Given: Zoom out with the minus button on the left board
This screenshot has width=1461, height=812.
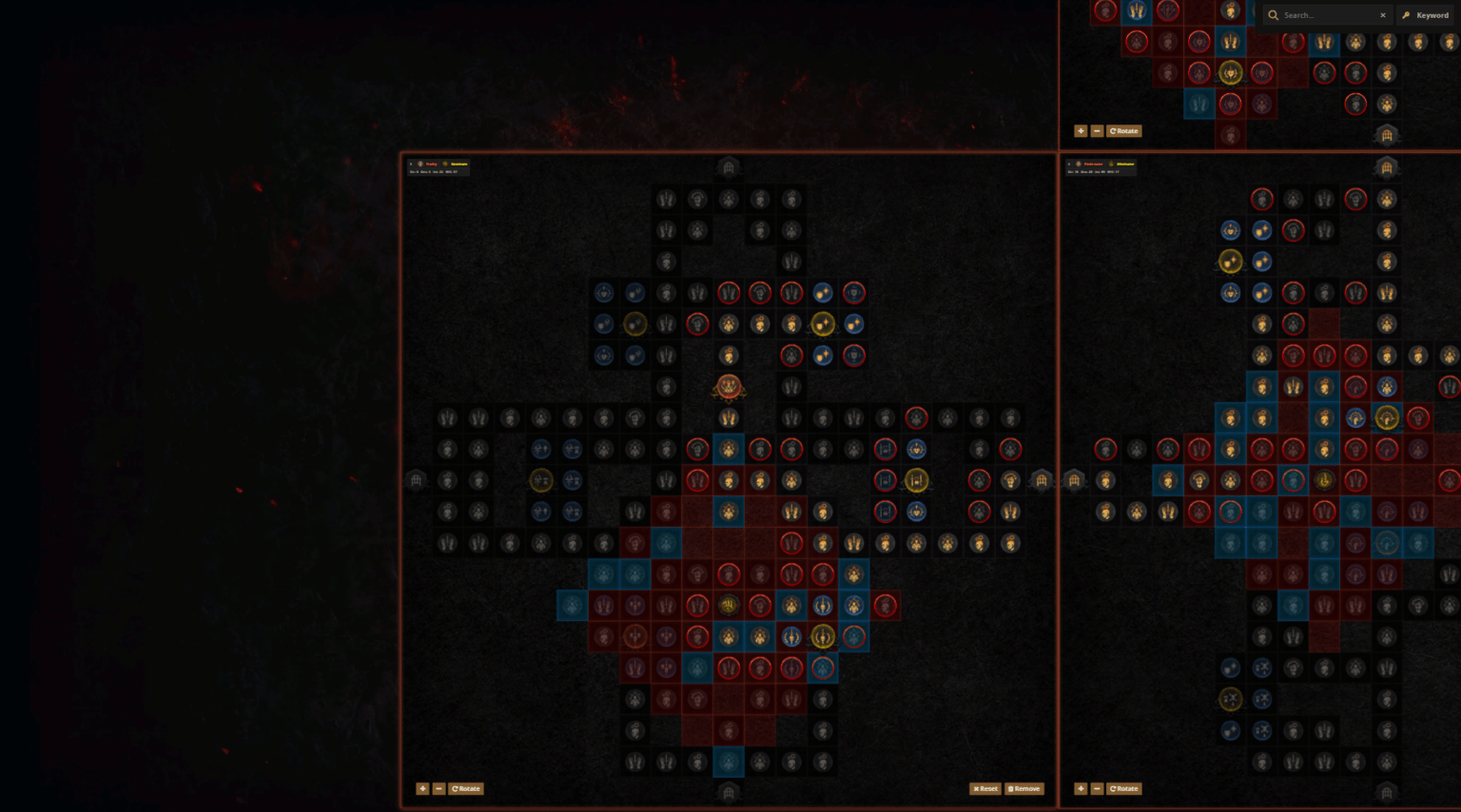Looking at the screenshot, I should (438, 788).
